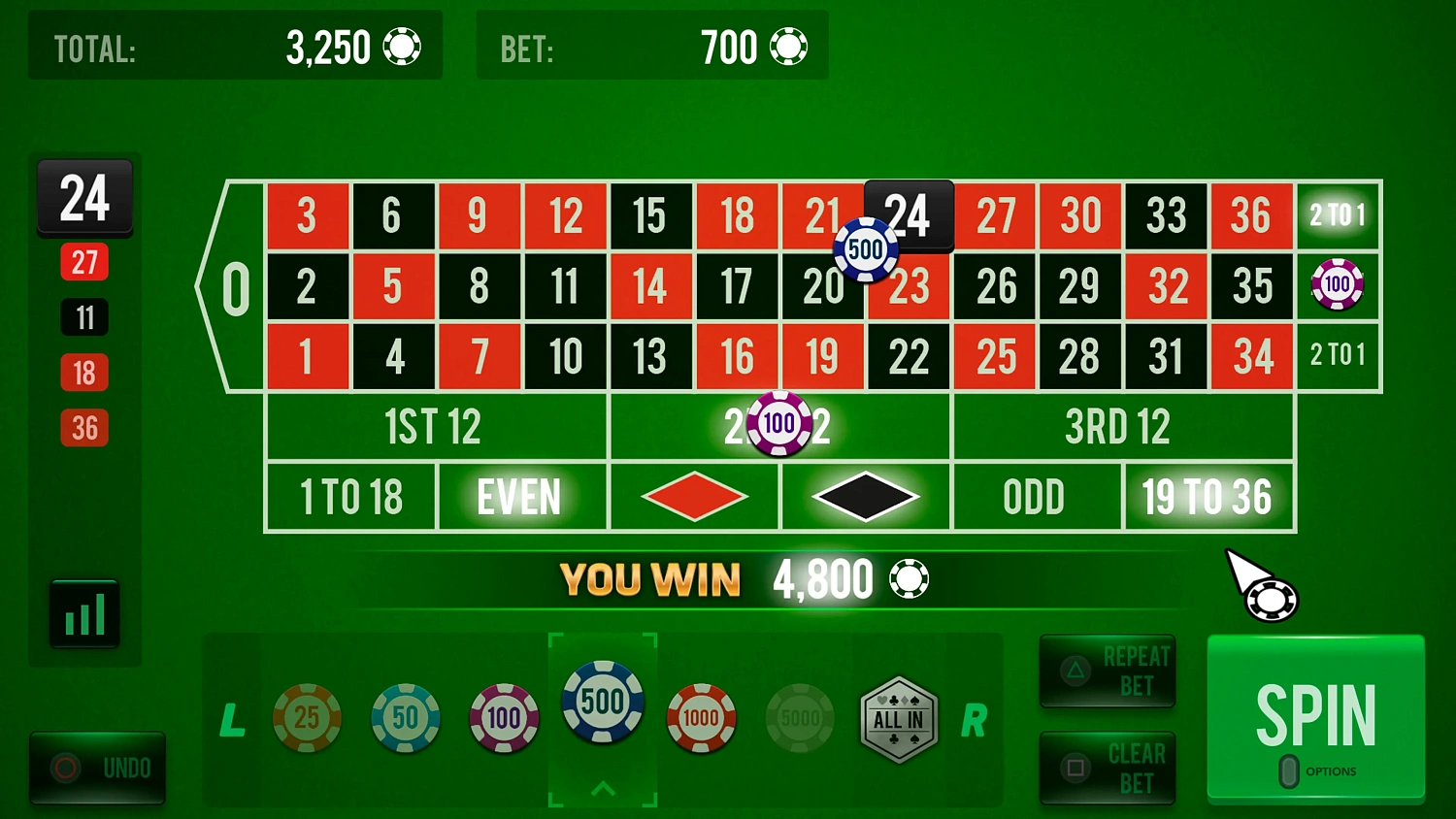
Task: Click CLEAR BET to remove bets
Action: point(1107,768)
